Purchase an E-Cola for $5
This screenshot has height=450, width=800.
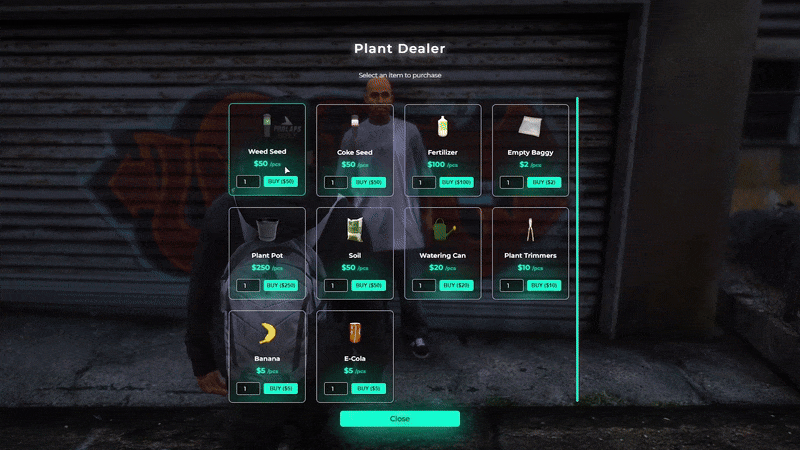(368, 388)
